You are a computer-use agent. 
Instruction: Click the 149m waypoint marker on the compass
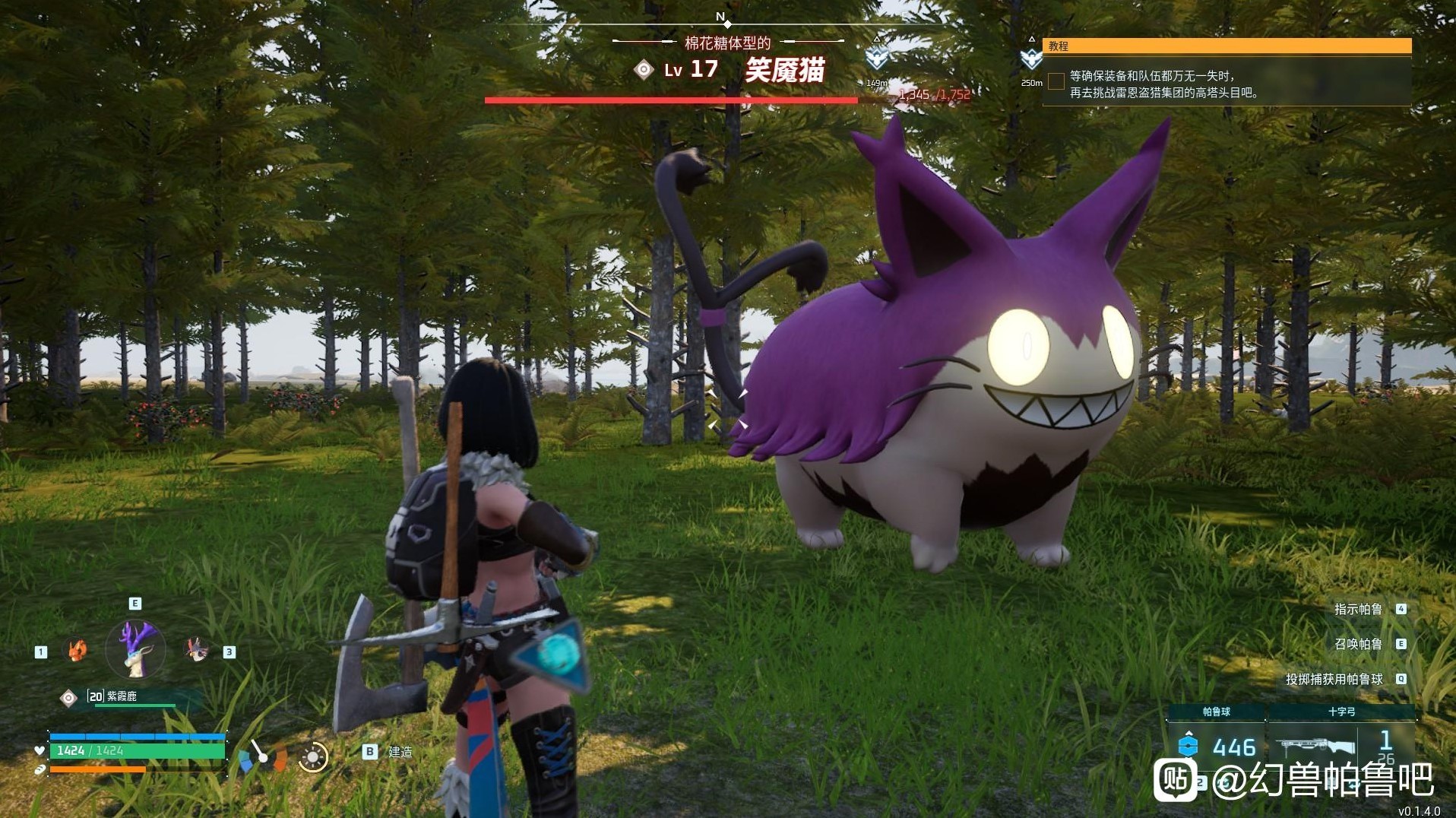coord(877,56)
